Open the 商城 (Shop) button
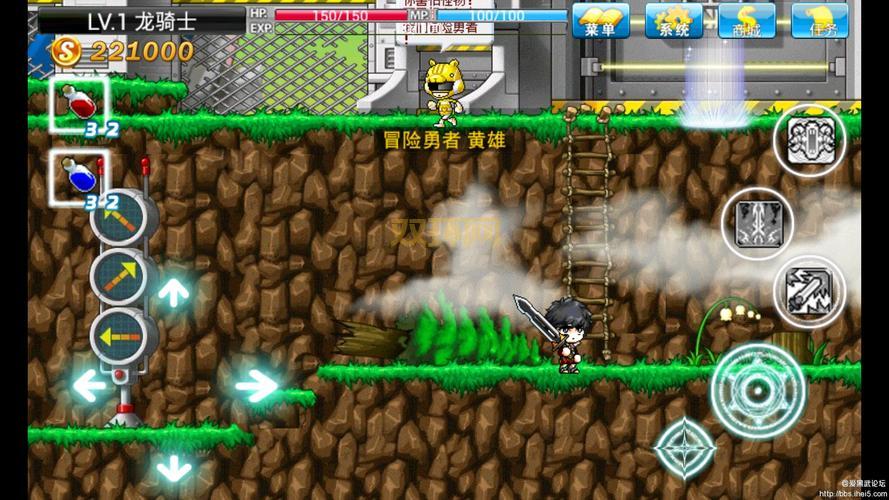Image resolution: width=889 pixels, height=500 pixels. point(746,20)
